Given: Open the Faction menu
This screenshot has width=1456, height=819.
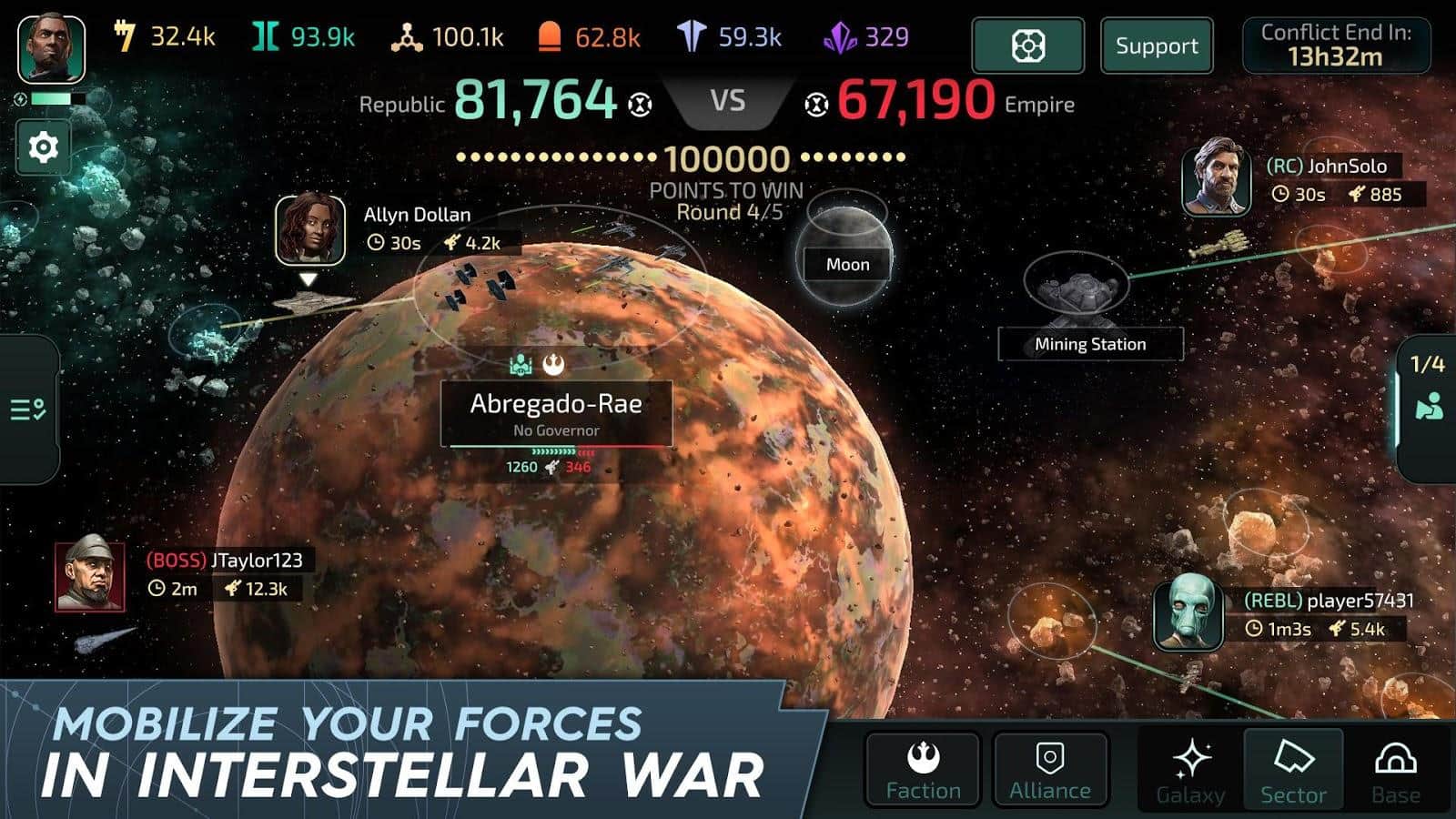Looking at the screenshot, I should (x=923, y=770).
